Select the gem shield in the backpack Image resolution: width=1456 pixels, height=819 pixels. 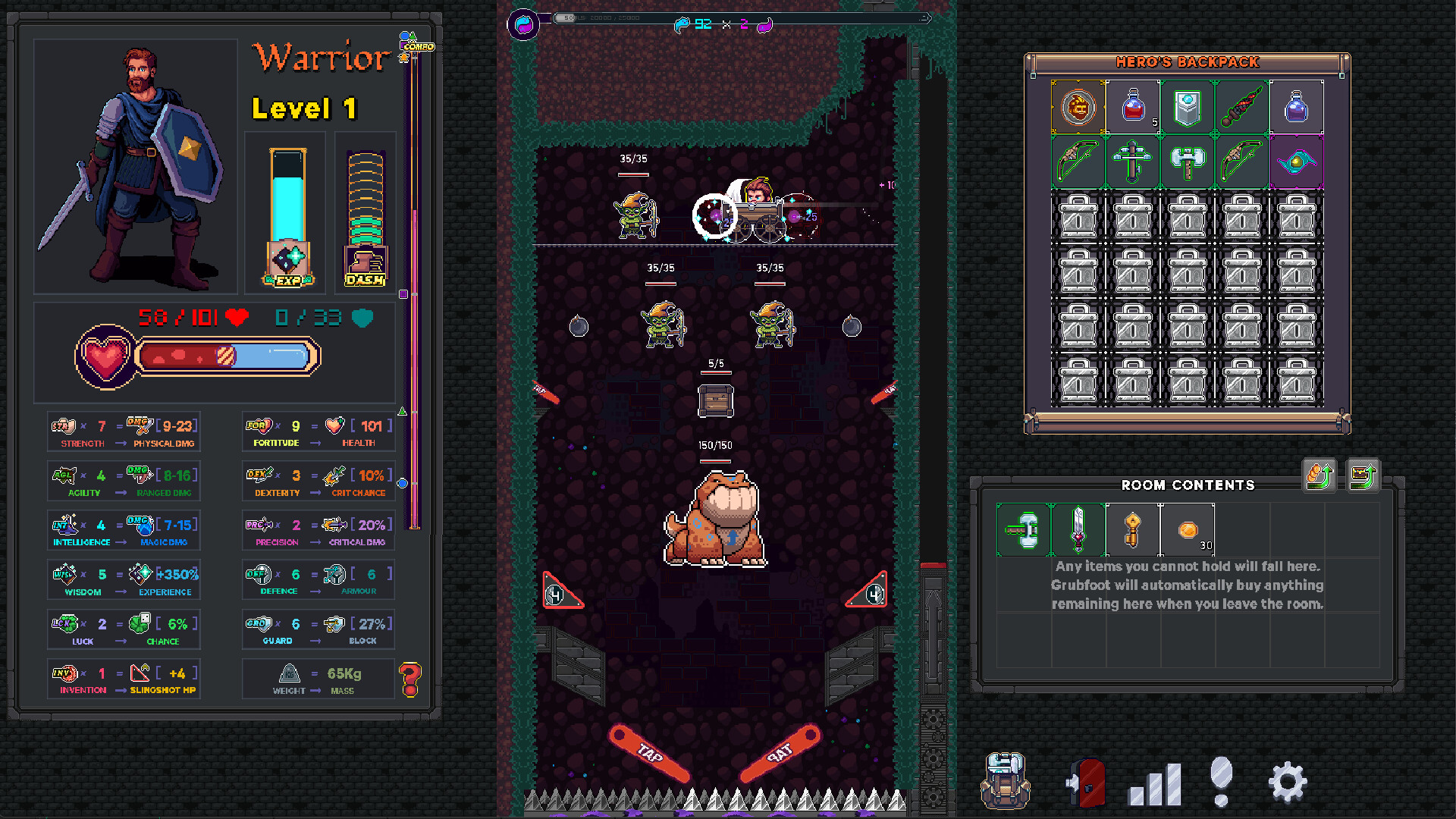[x=1188, y=107]
